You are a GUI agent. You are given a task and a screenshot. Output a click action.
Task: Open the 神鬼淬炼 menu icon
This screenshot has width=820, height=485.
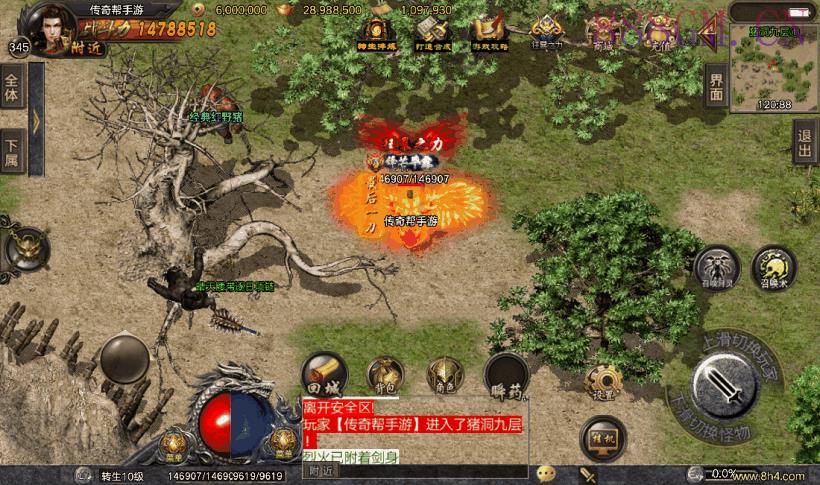[376, 35]
